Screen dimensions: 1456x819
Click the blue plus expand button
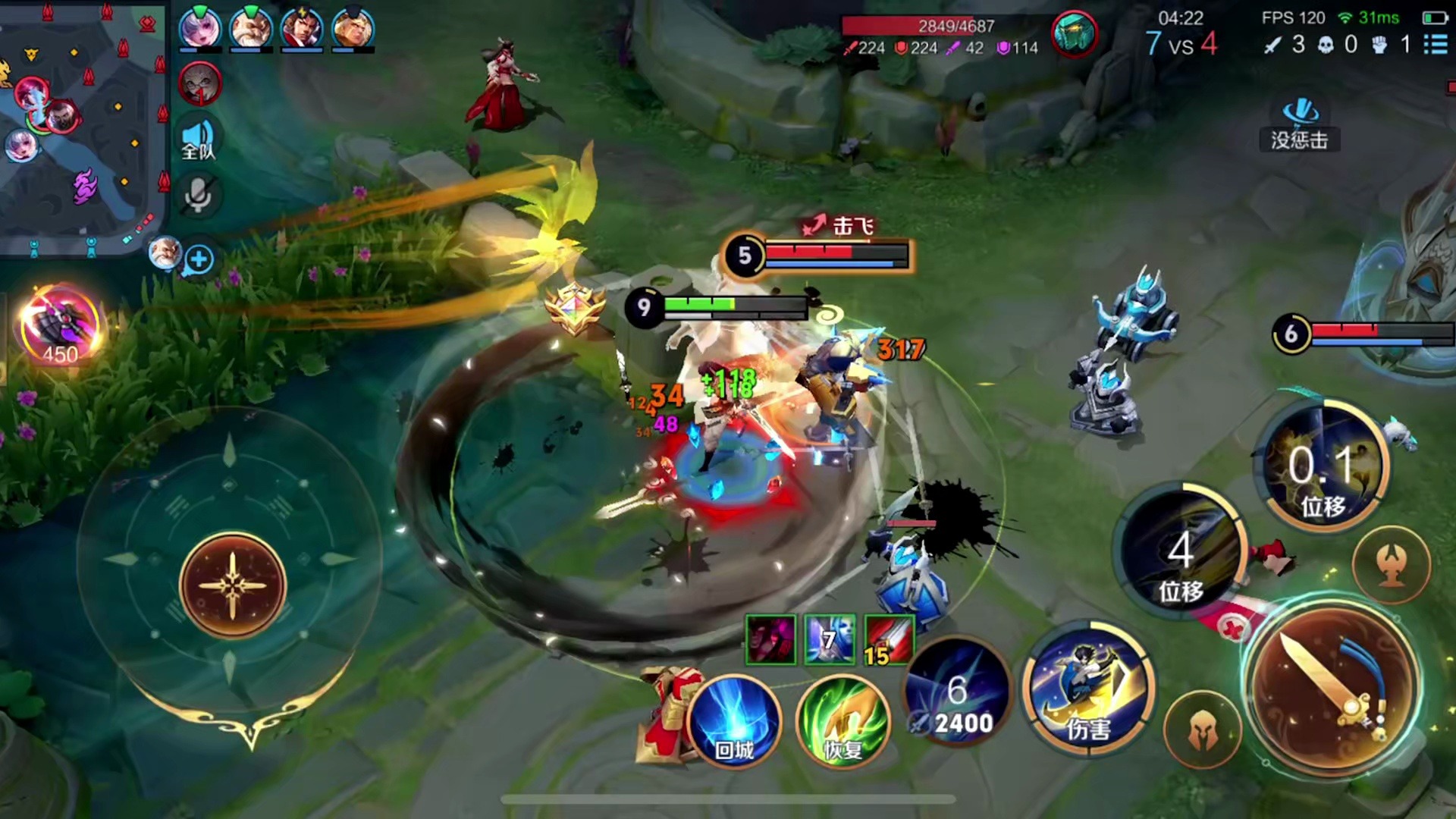click(199, 260)
